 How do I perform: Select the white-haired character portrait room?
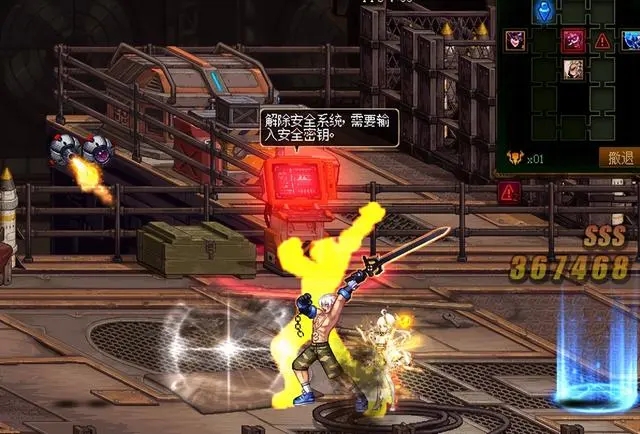pyautogui.click(x=573, y=69)
